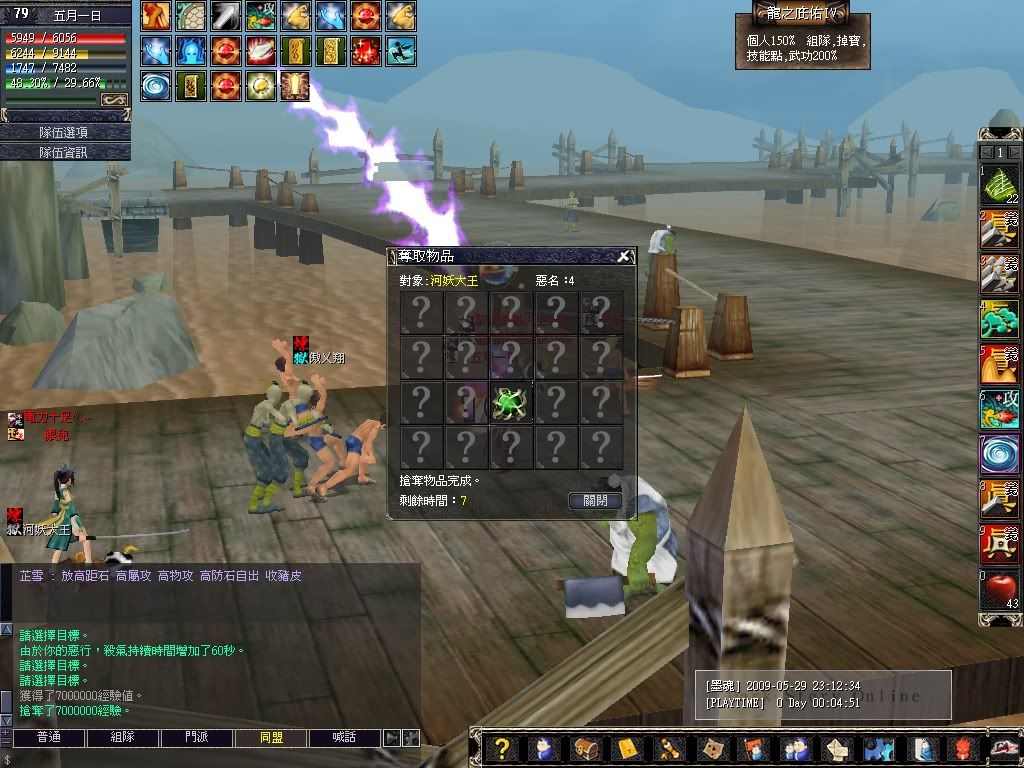Select the running stick figure buff icon
Viewport: 1024px width, 768px height.
click(401, 50)
